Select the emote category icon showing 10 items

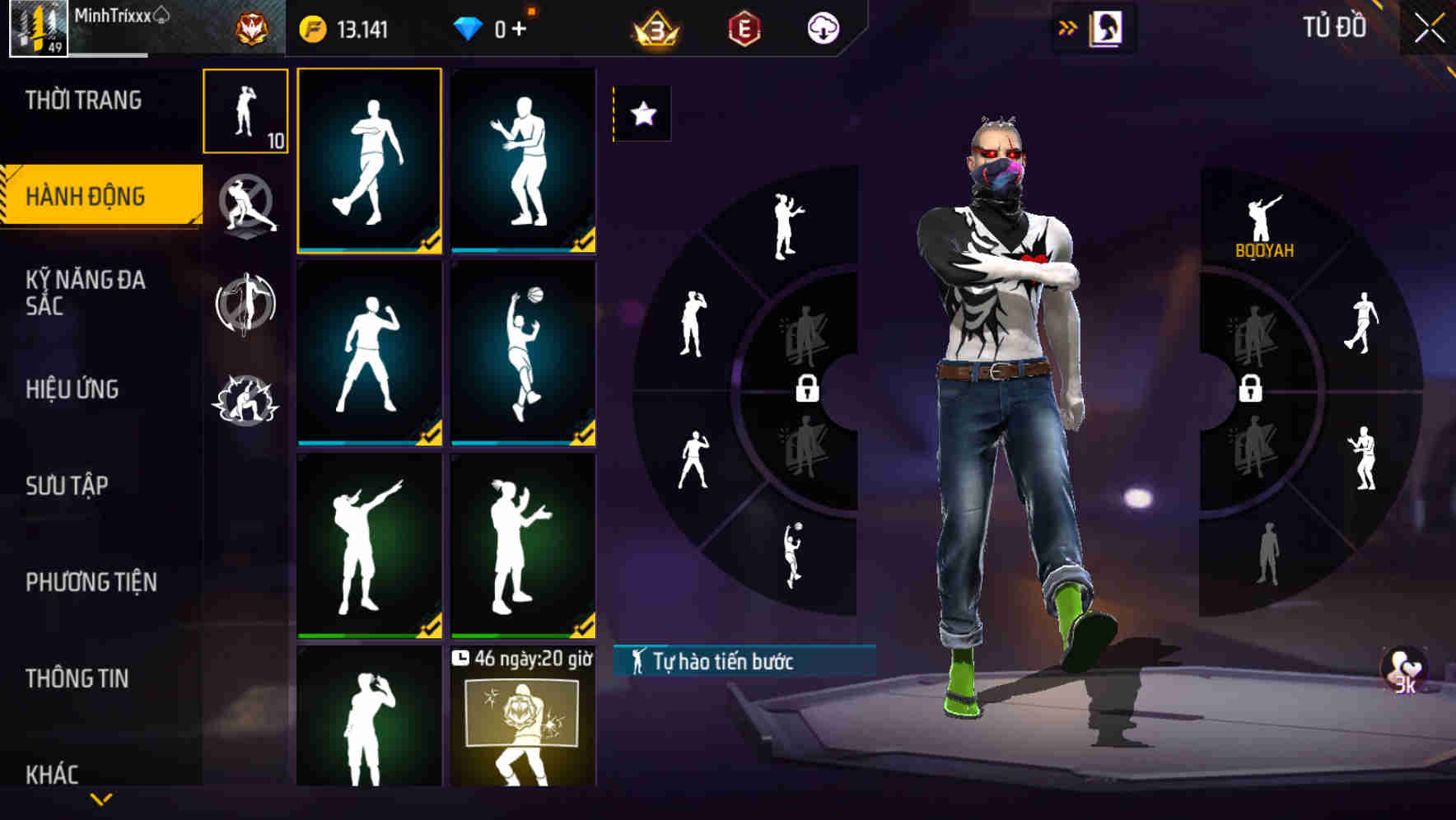click(247, 113)
